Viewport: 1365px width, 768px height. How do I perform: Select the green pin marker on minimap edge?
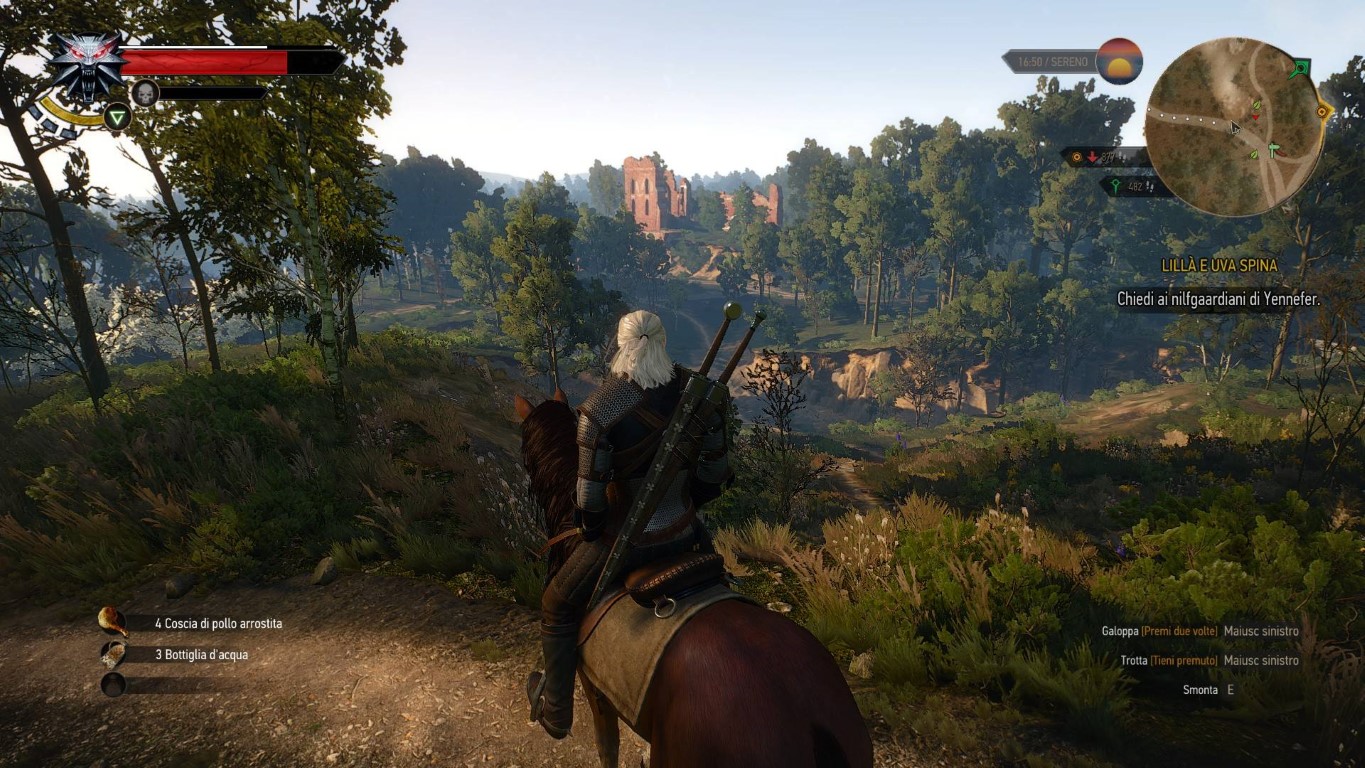[1299, 69]
